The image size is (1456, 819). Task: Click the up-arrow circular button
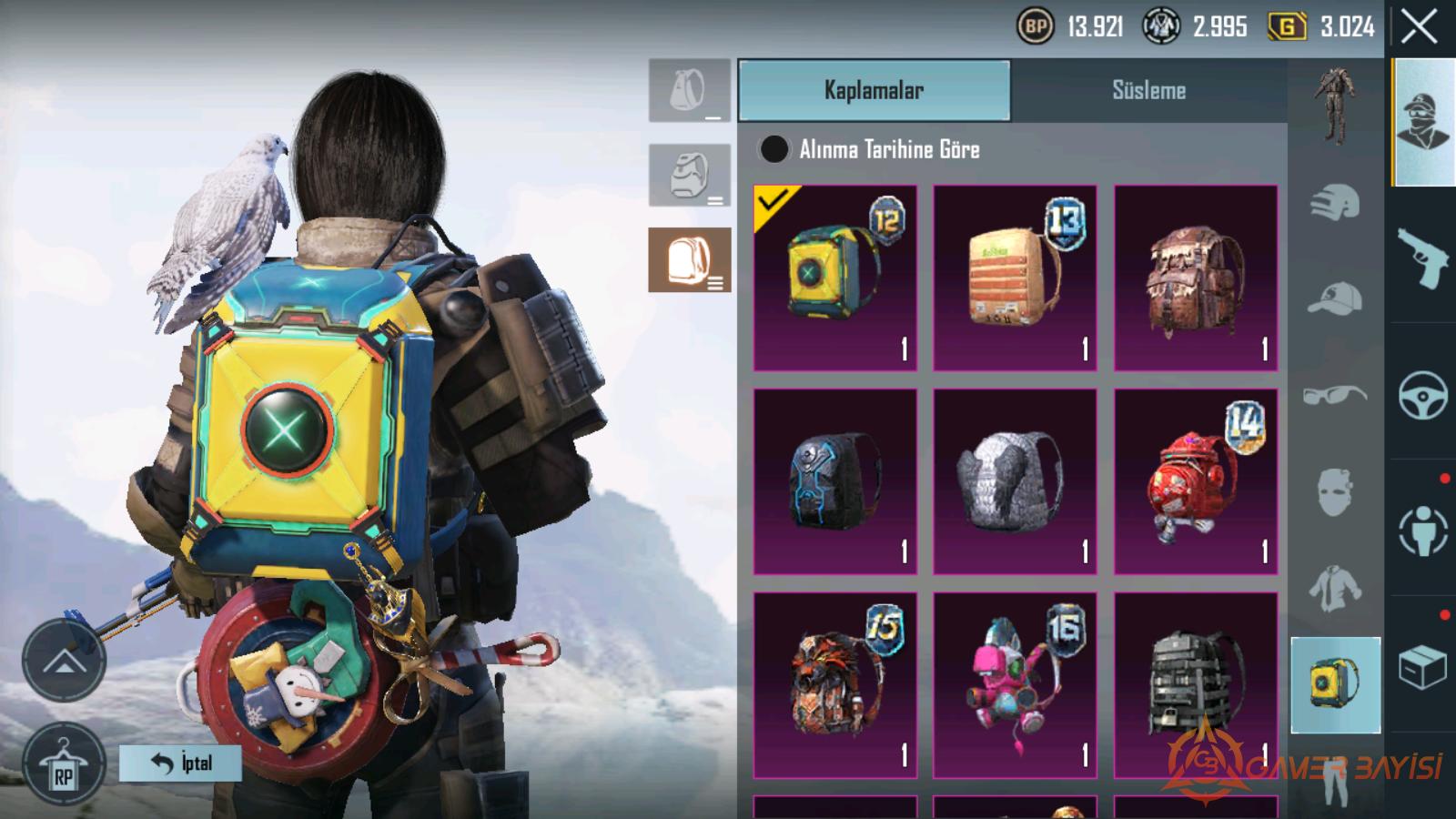(64, 660)
